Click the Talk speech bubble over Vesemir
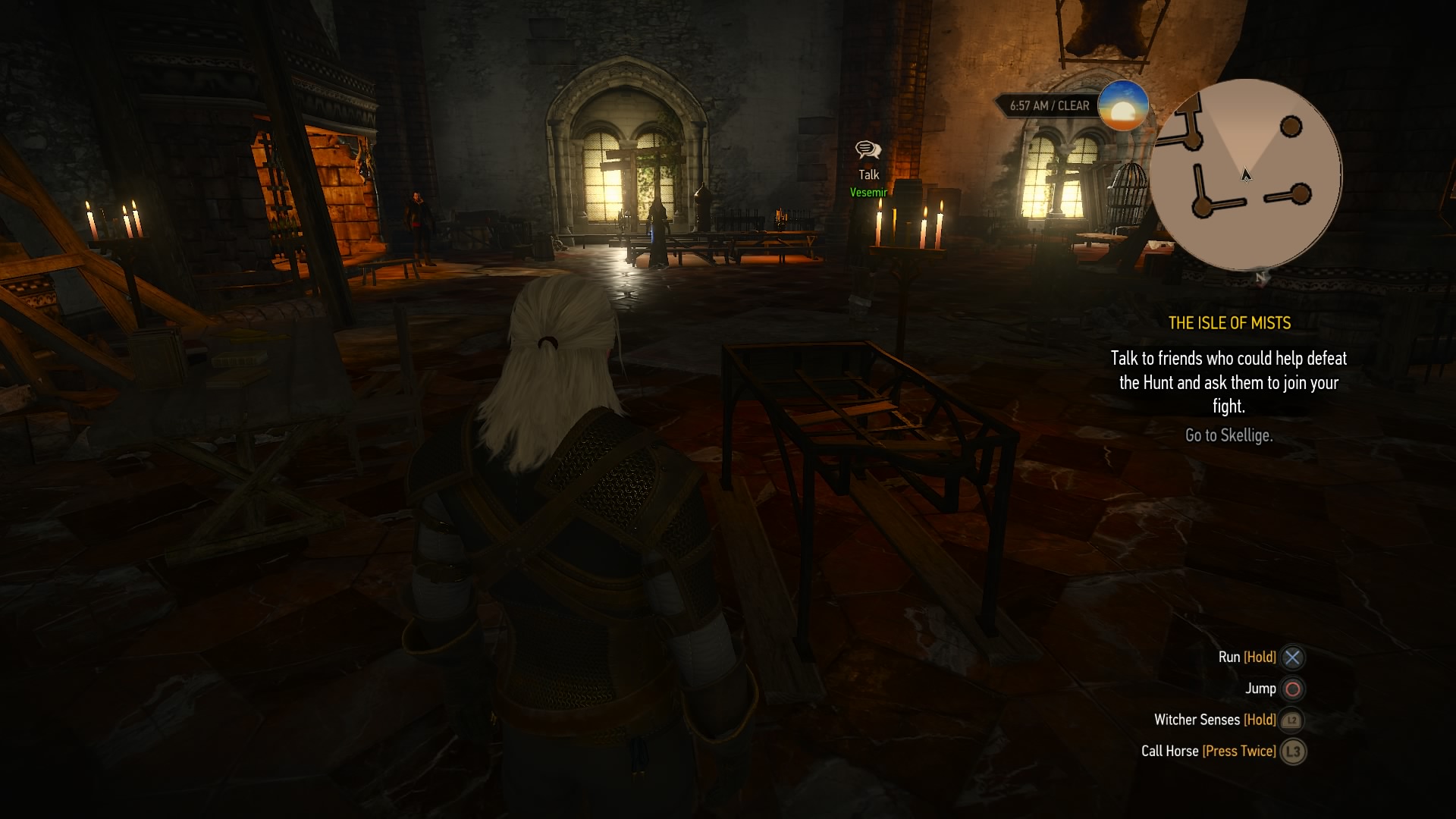This screenshot has height=819, width=1456. pos(868,150)
